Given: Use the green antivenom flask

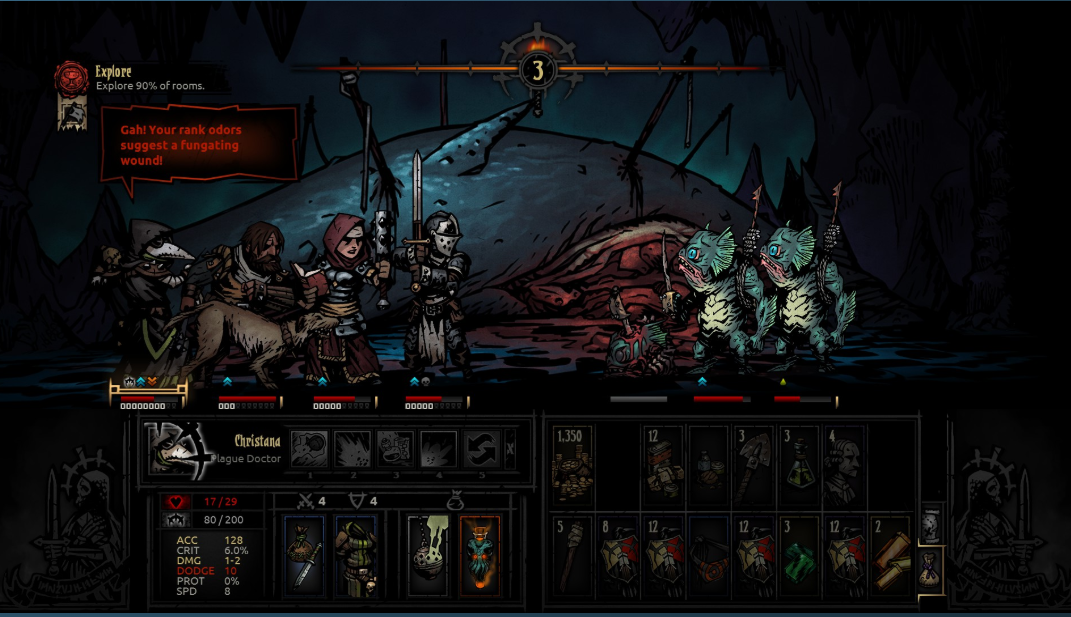Looking at the screenshot, I should [799, 465].
